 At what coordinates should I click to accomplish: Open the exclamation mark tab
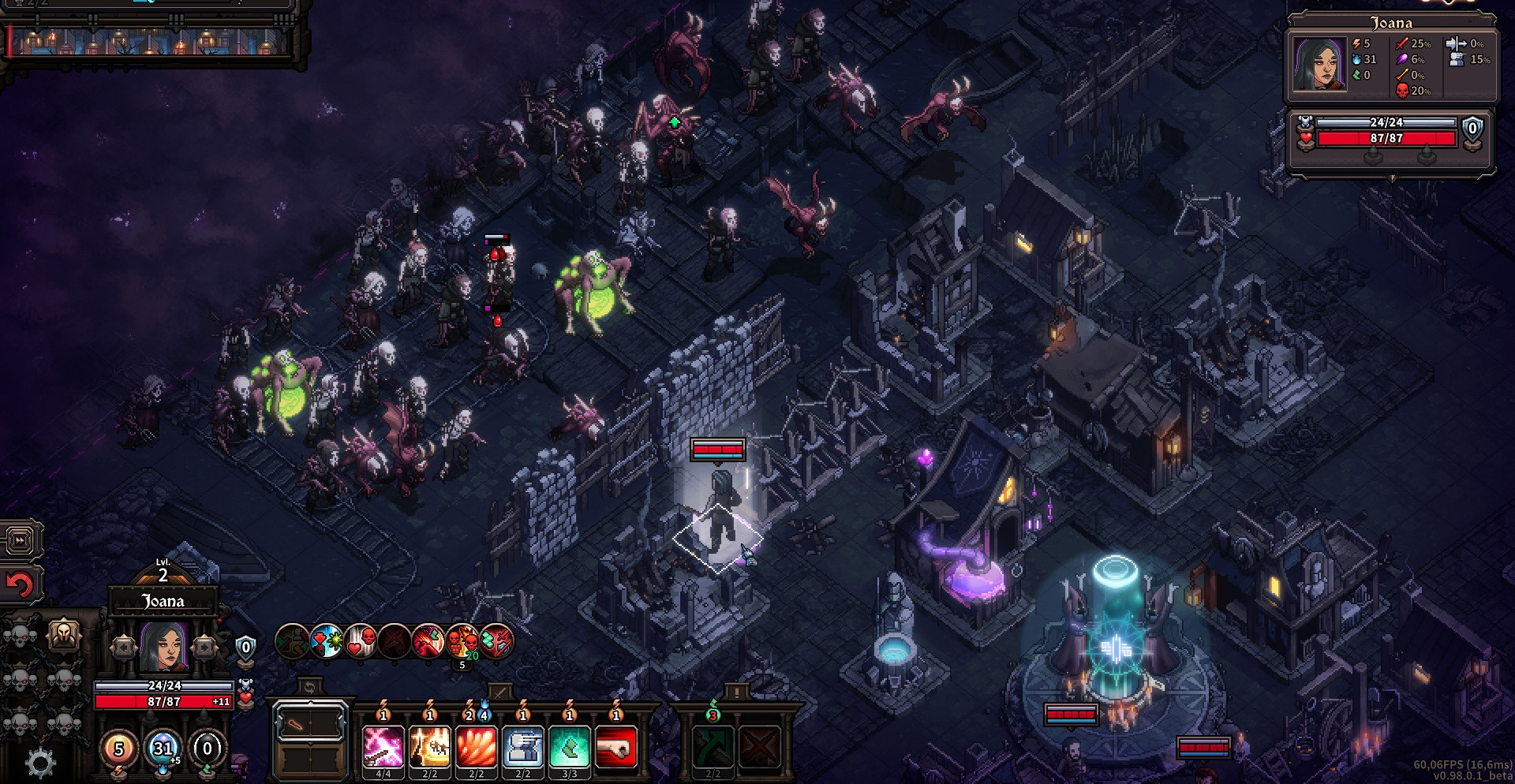coord(736,692)
